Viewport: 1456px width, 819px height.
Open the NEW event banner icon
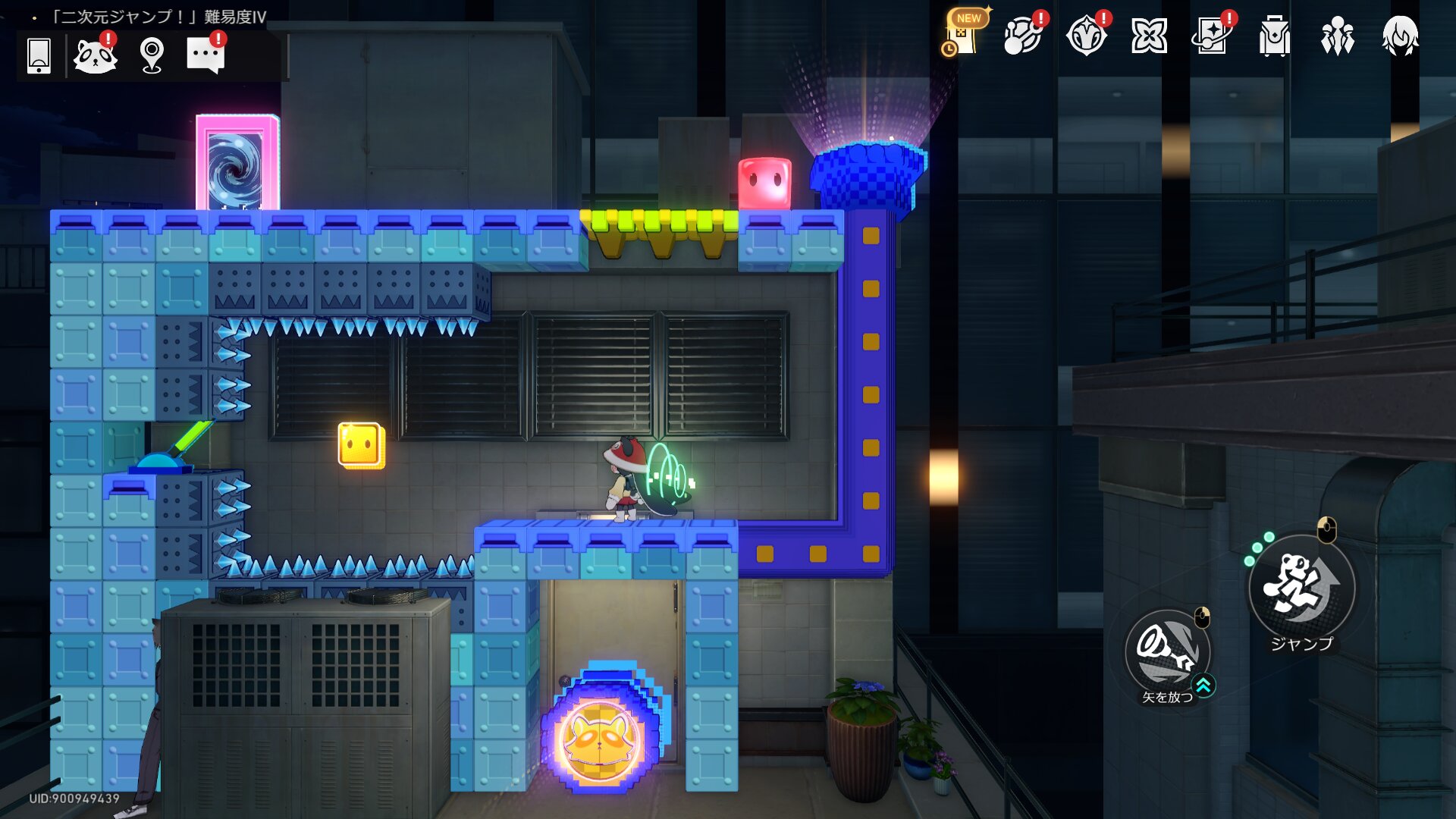962,35
